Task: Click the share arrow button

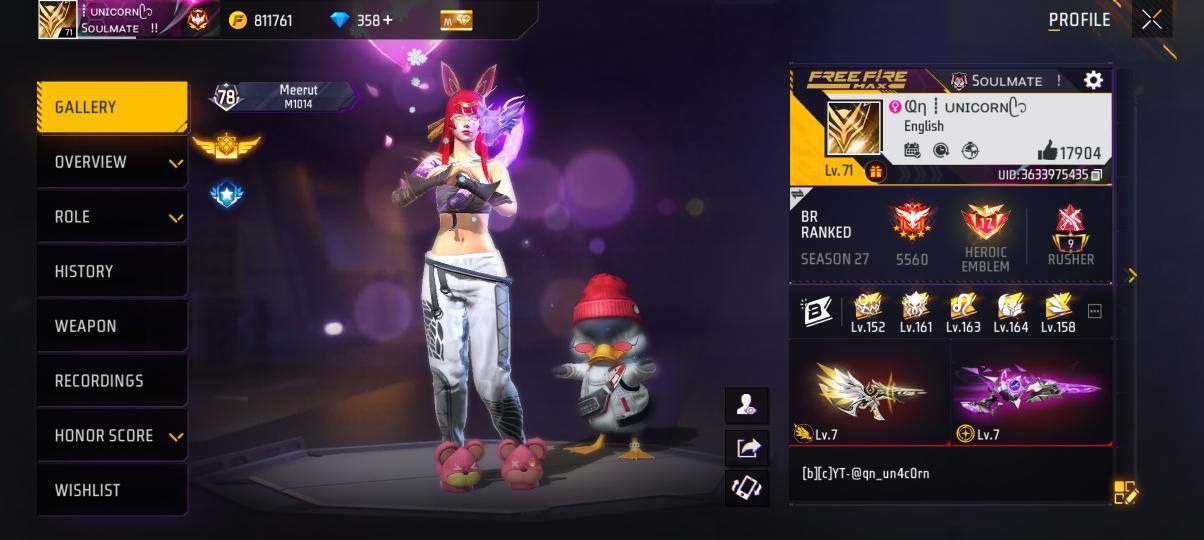Action: pyautogui.click(x=747, y=448)
